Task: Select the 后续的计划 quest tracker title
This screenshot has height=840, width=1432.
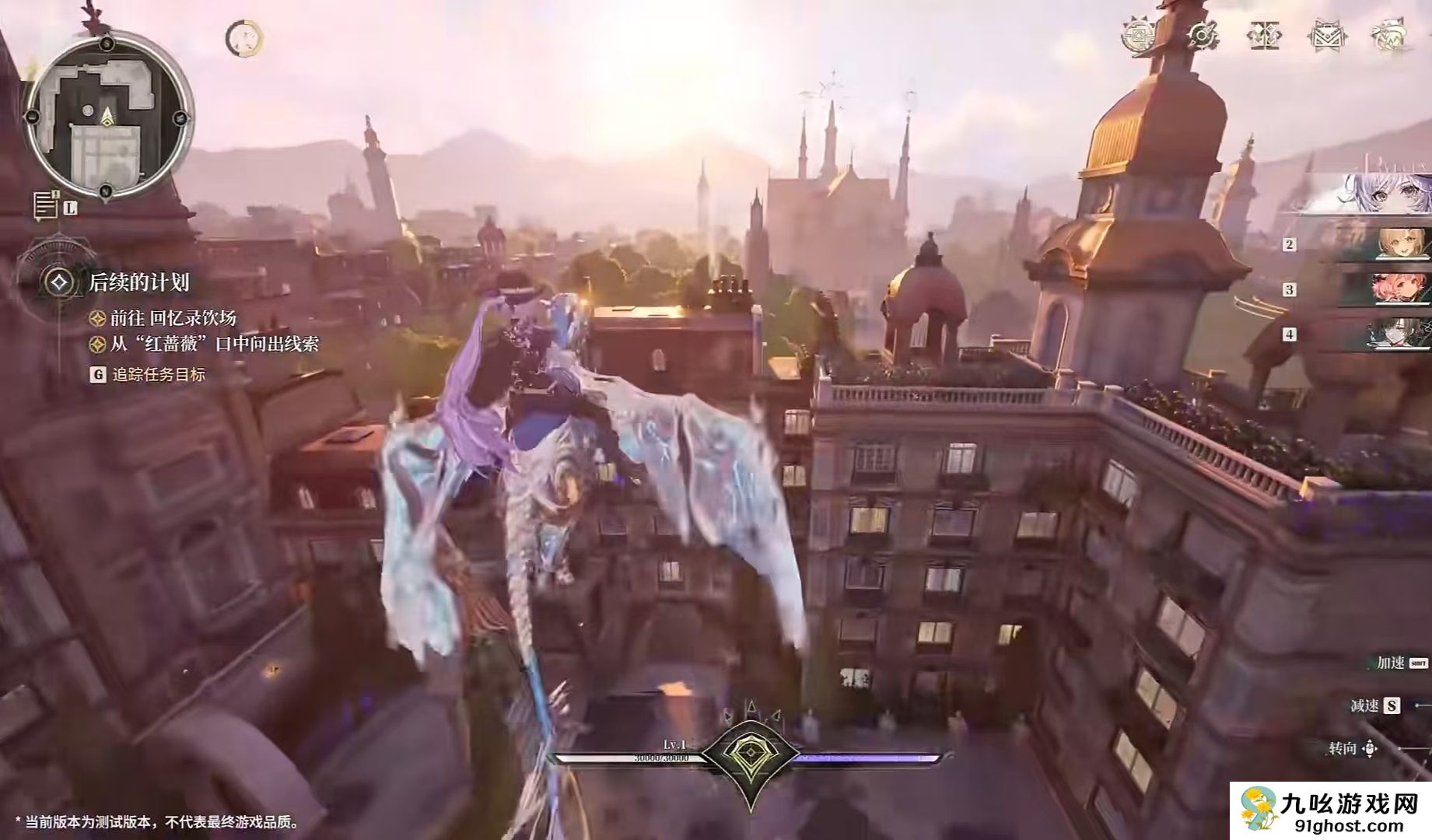Action: pyautogui.click(x=138, y=282)
